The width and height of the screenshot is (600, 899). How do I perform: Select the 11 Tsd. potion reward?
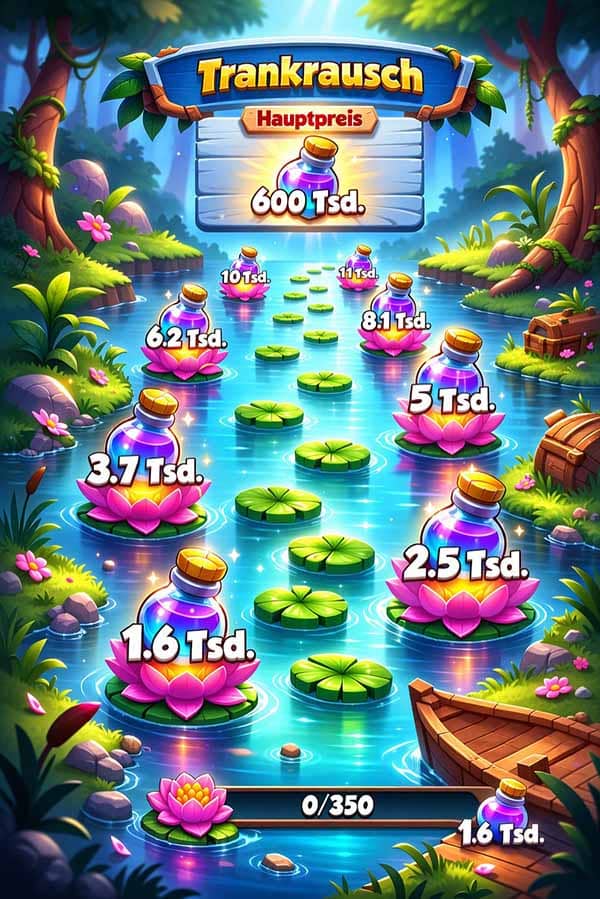point(358,268)
